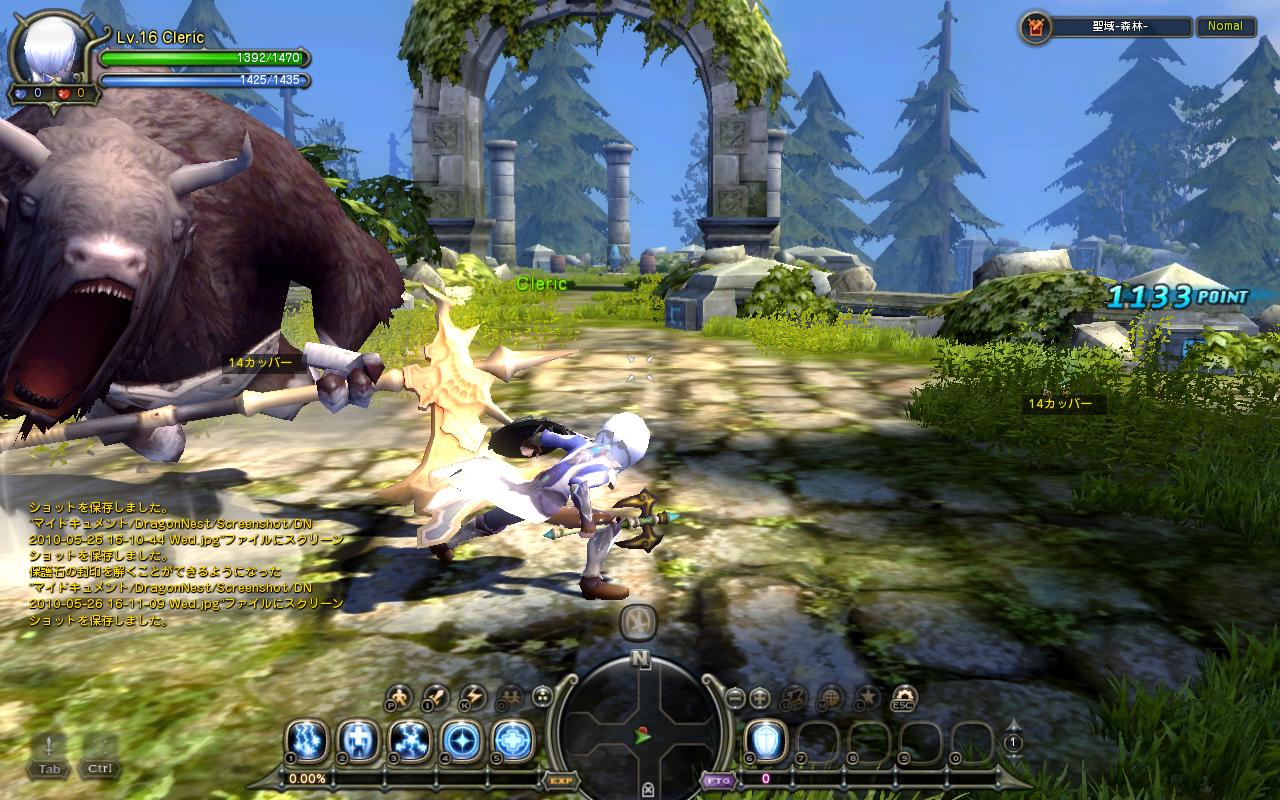Click the three-dot button left of the minimap
This screenshot has width=1280, height=800.
pyautogui.click(x=543, y=696)
